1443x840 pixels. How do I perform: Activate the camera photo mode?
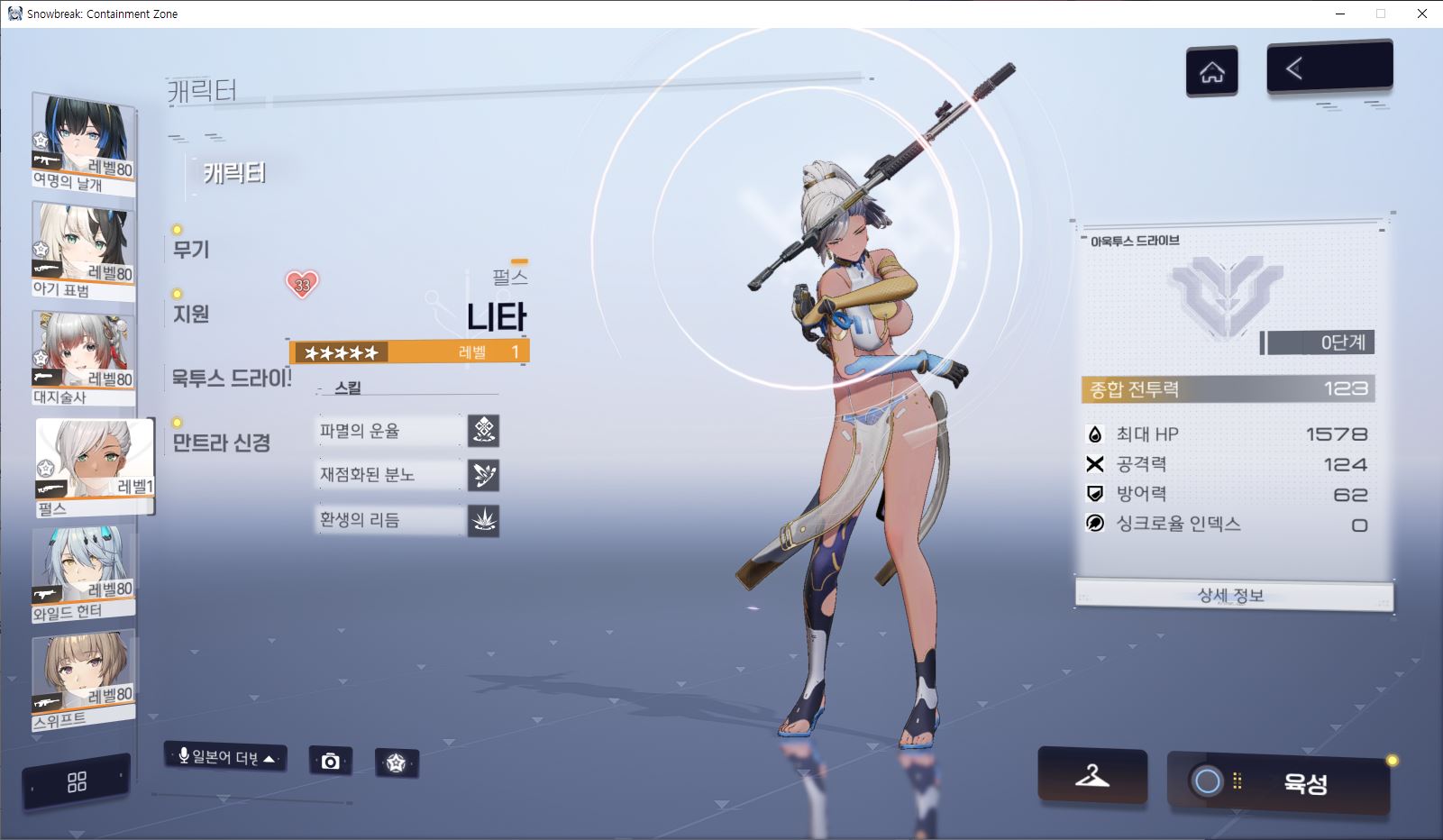pyautogui.click(x=330, y=762)
